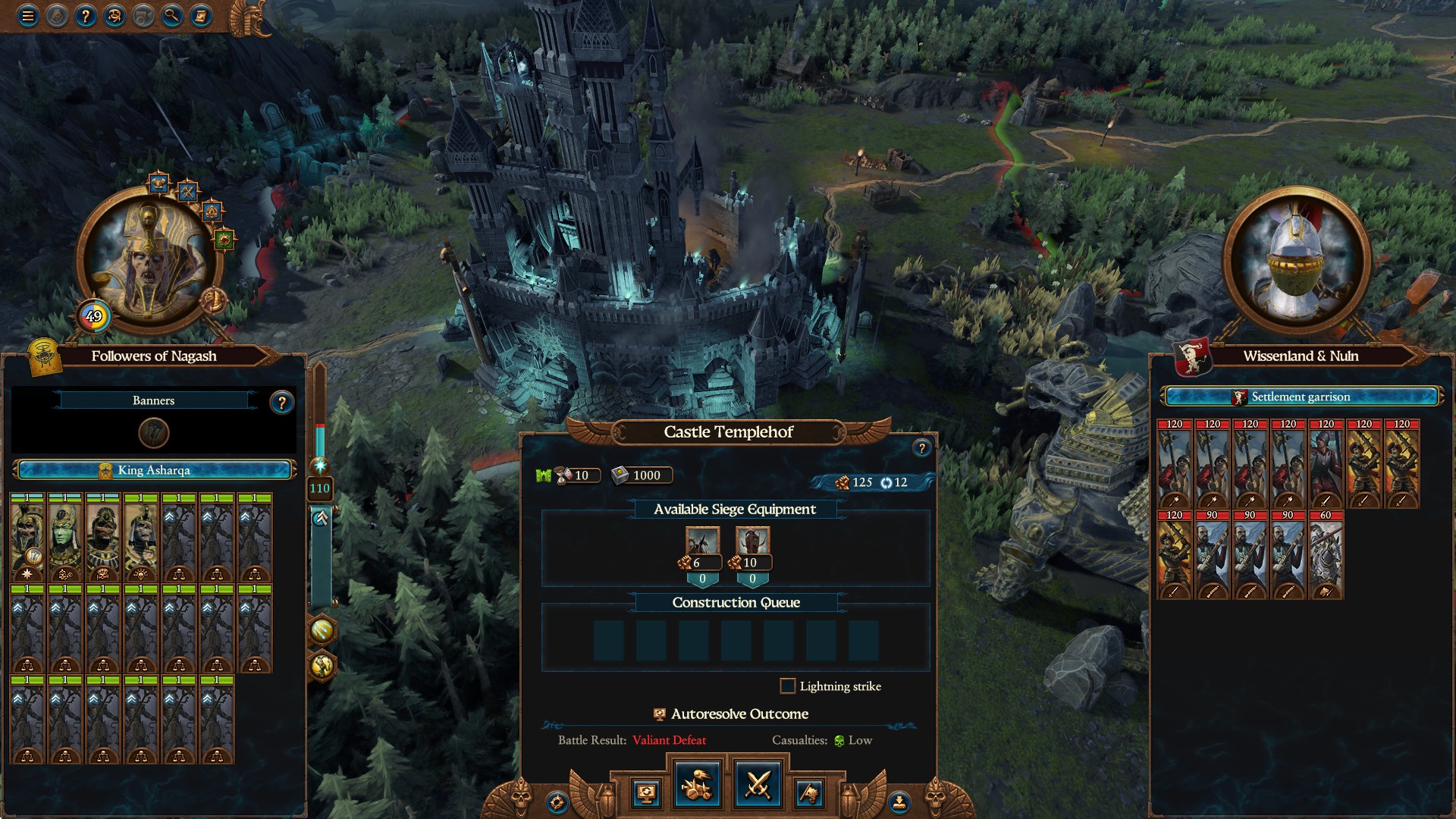Image resolution: width=1456 pixels, height=819 pixels.
Task: Click the flag retreat button
Action: 809,793
